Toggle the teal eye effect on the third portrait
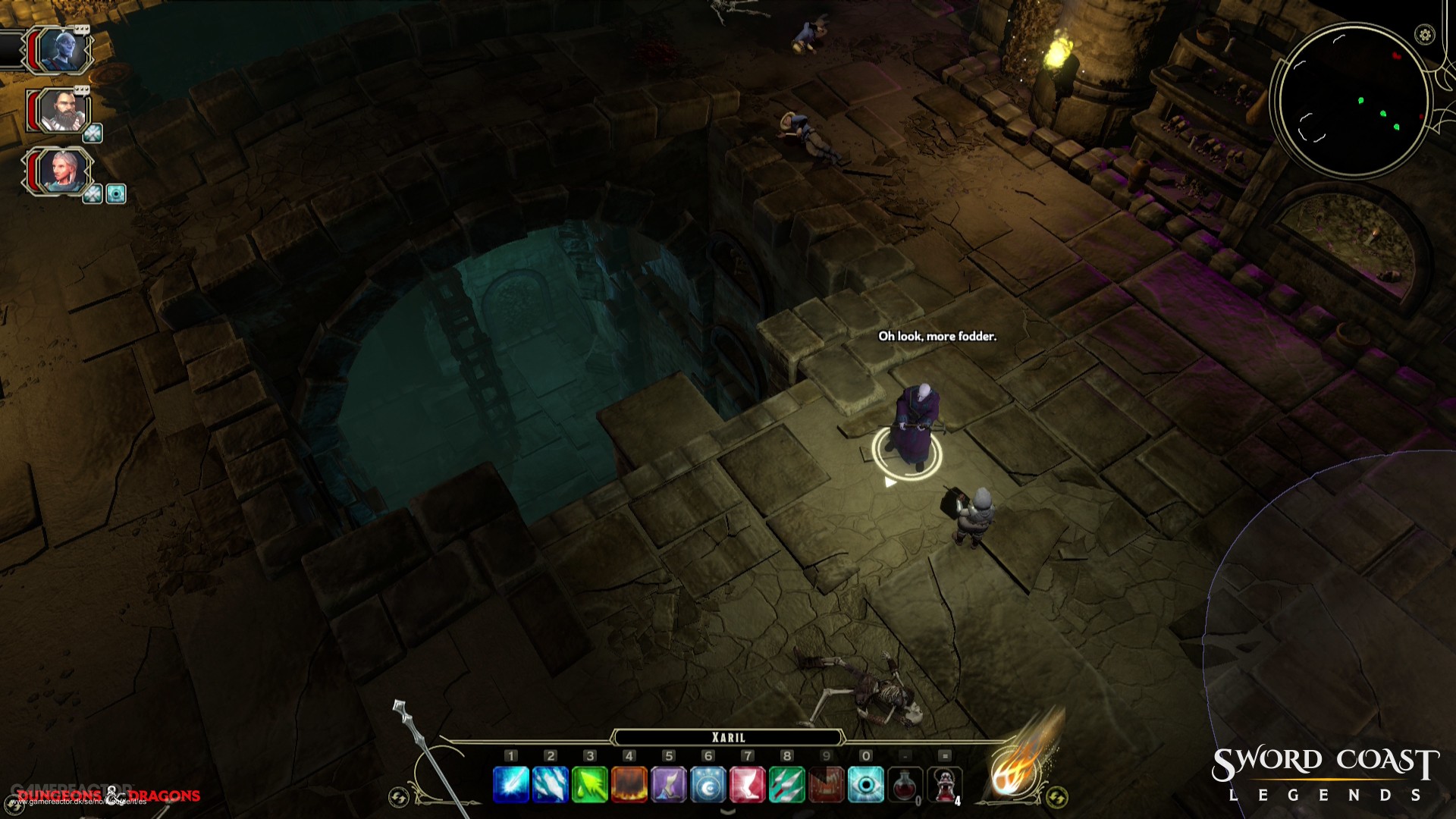The height and width of the screenshot is (819, 1456). pyautogui.click(x=115, y=193)
